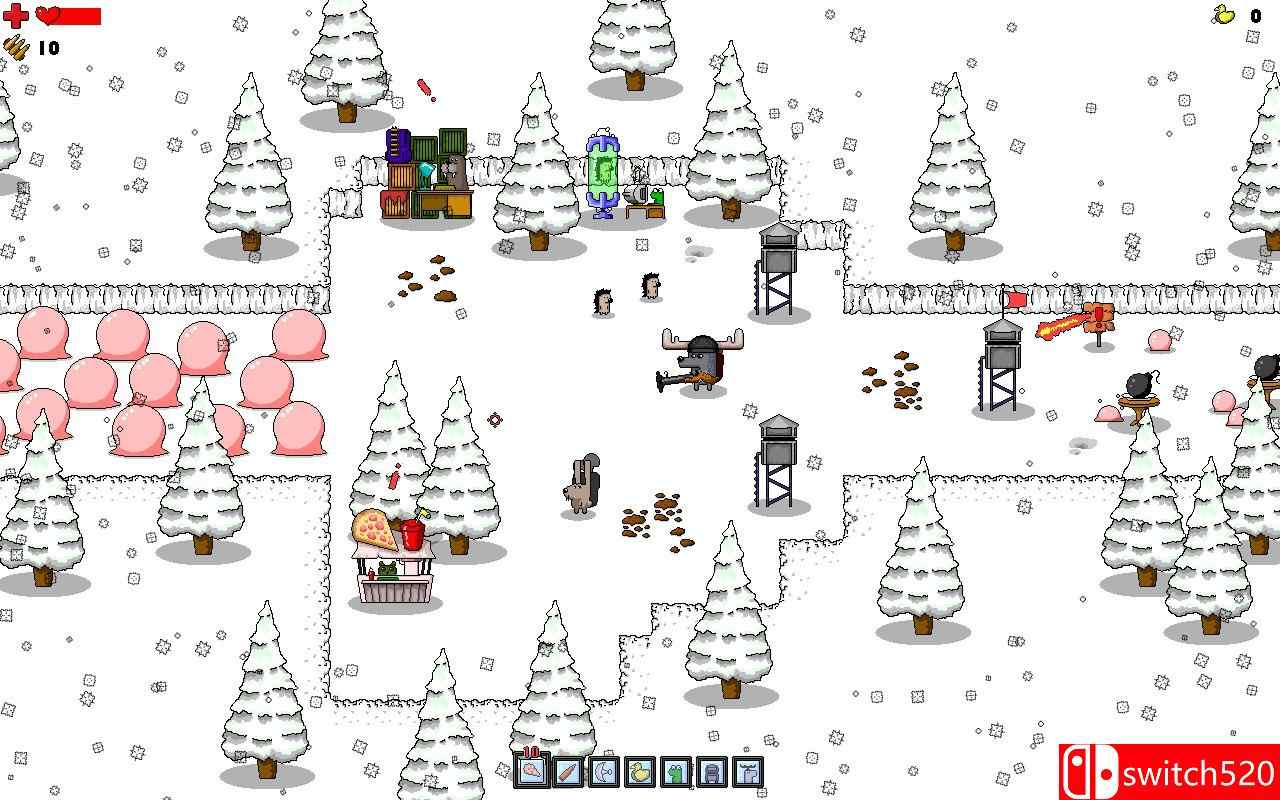Select the crossbow hotbar slot

tap(603, 771)
